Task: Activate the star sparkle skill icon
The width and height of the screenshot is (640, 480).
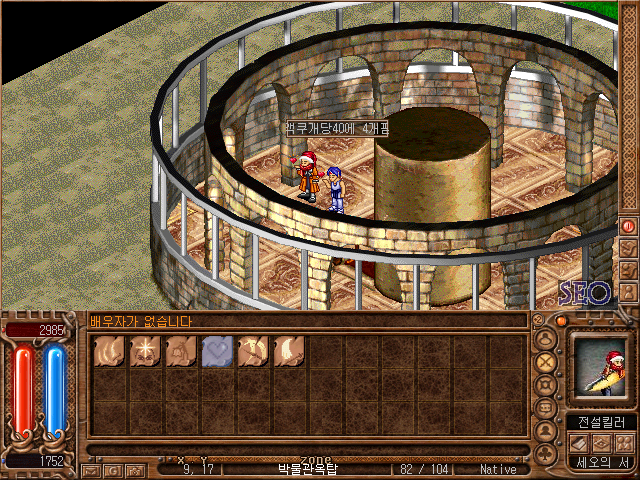Action: click(145, 352)
